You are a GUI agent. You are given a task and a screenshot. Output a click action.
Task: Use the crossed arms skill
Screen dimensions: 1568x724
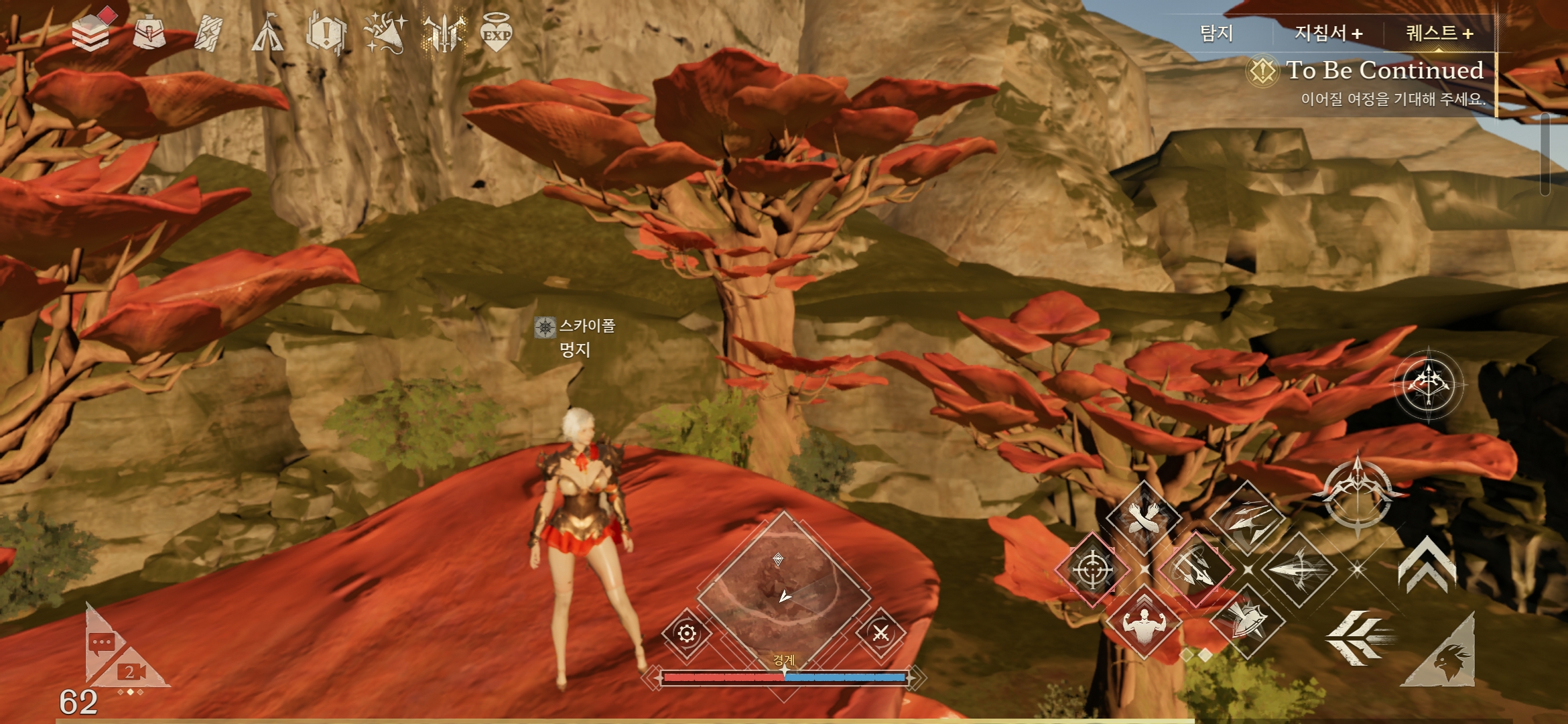(1143, 518)
